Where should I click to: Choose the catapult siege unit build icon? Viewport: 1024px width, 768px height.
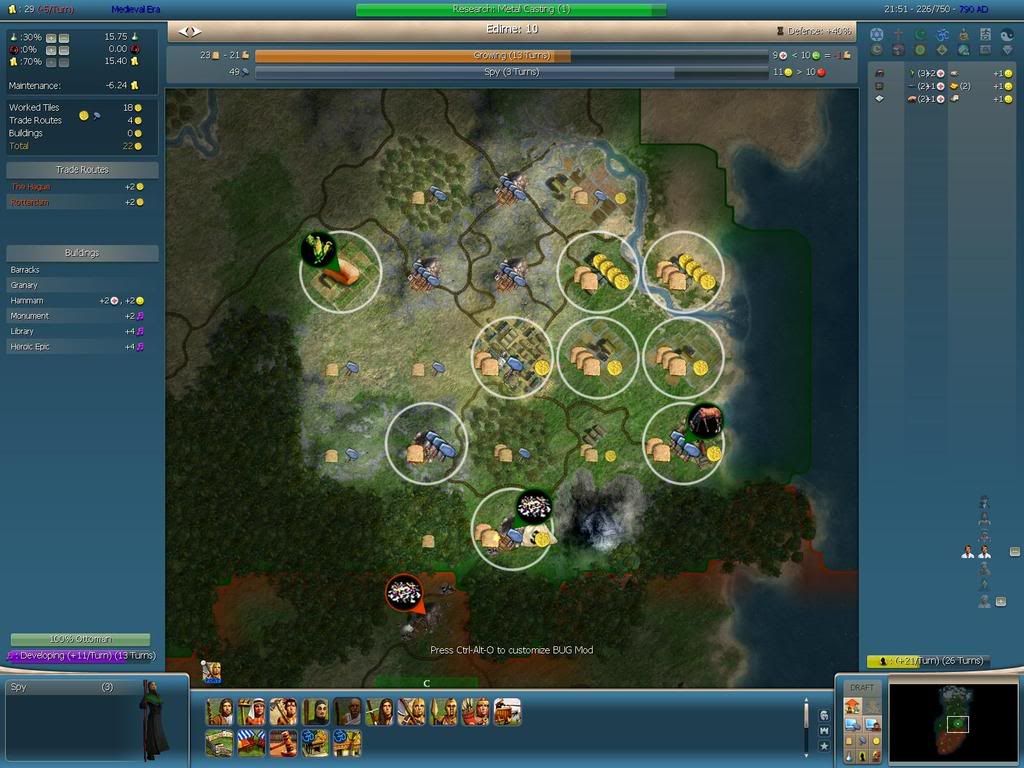click(x=507, y=711)
